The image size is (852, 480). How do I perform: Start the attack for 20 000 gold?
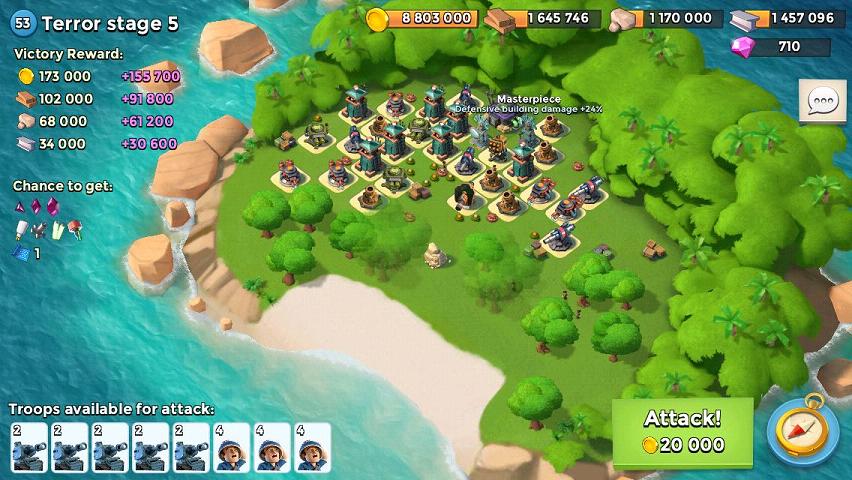click(682, 431)
